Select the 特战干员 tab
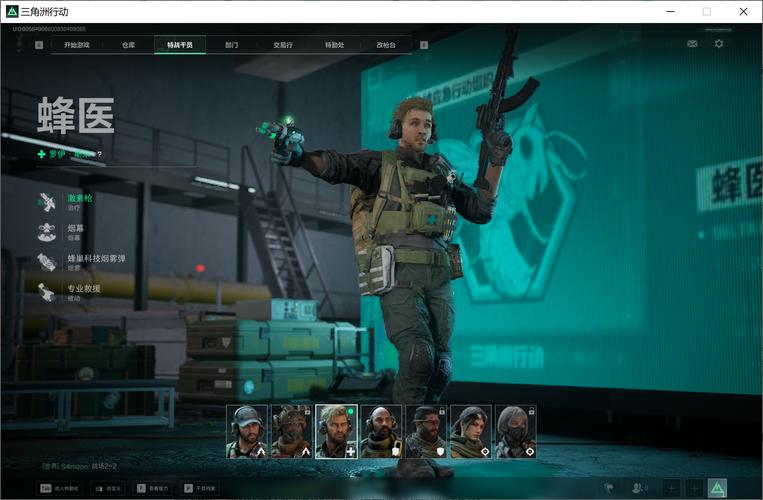 pyautogui.click(x=180, y=45)
